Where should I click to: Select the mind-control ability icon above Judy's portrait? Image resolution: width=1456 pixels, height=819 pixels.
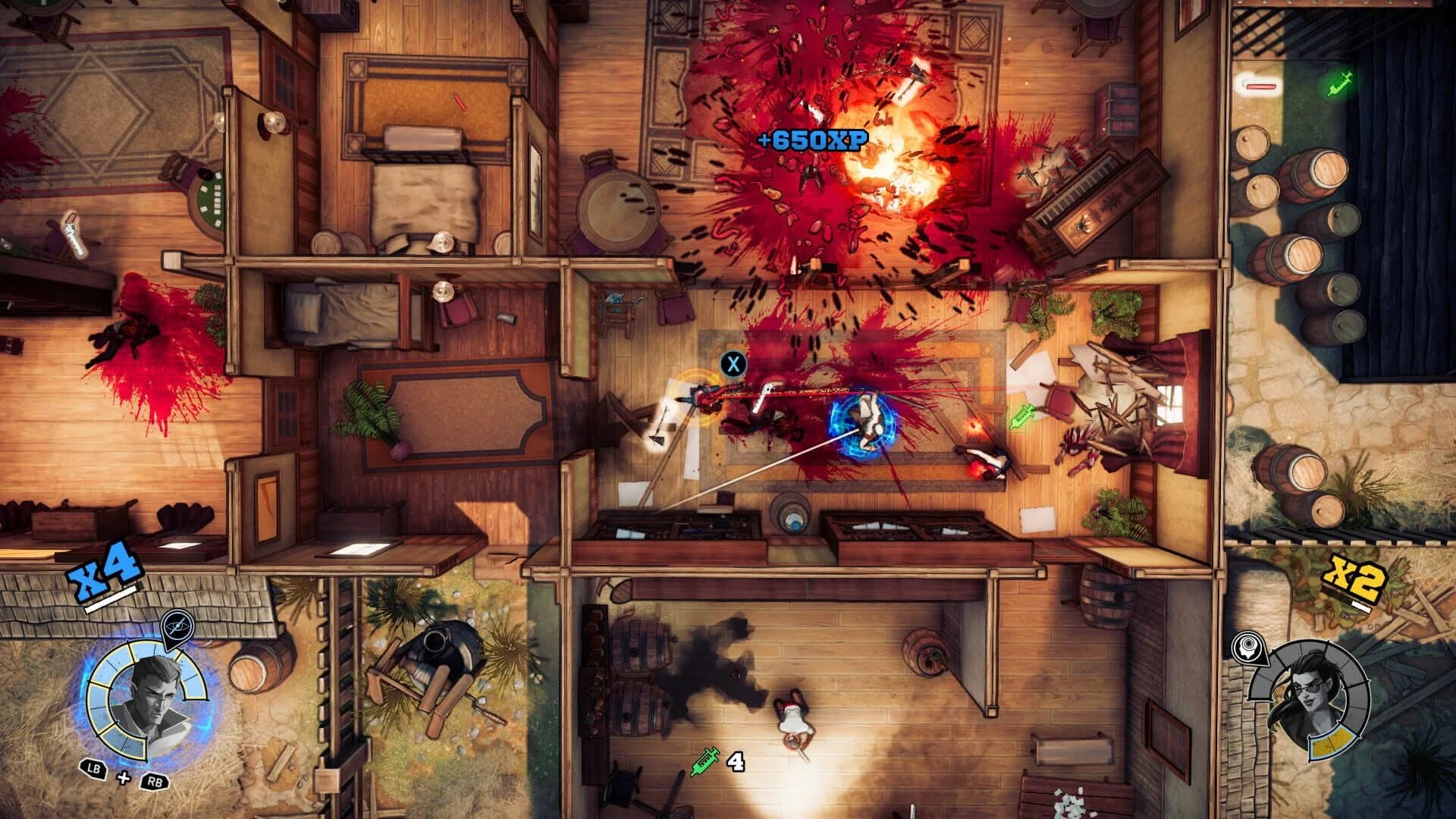point(1250,647)
